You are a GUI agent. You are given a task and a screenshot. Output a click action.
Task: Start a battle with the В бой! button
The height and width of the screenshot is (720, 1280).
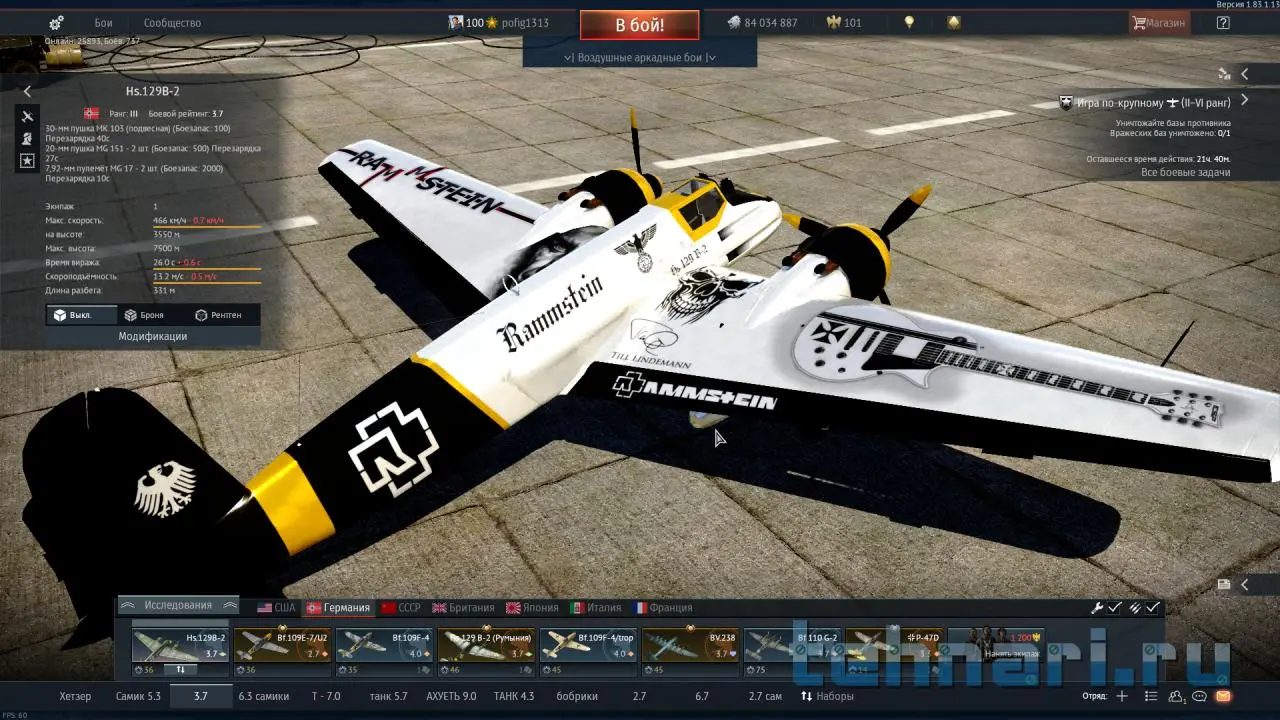639,24
